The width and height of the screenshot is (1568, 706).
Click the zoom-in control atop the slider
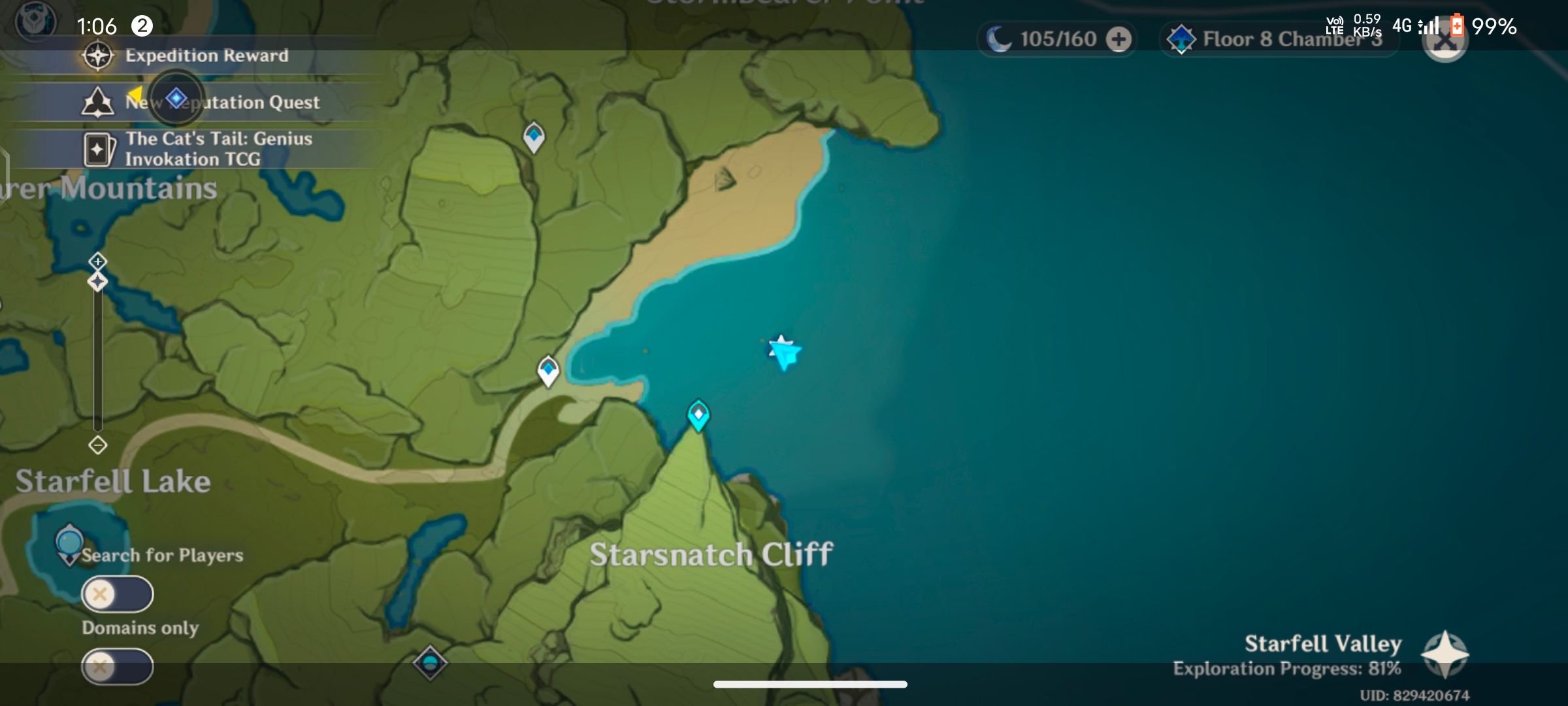coord(97,260)
